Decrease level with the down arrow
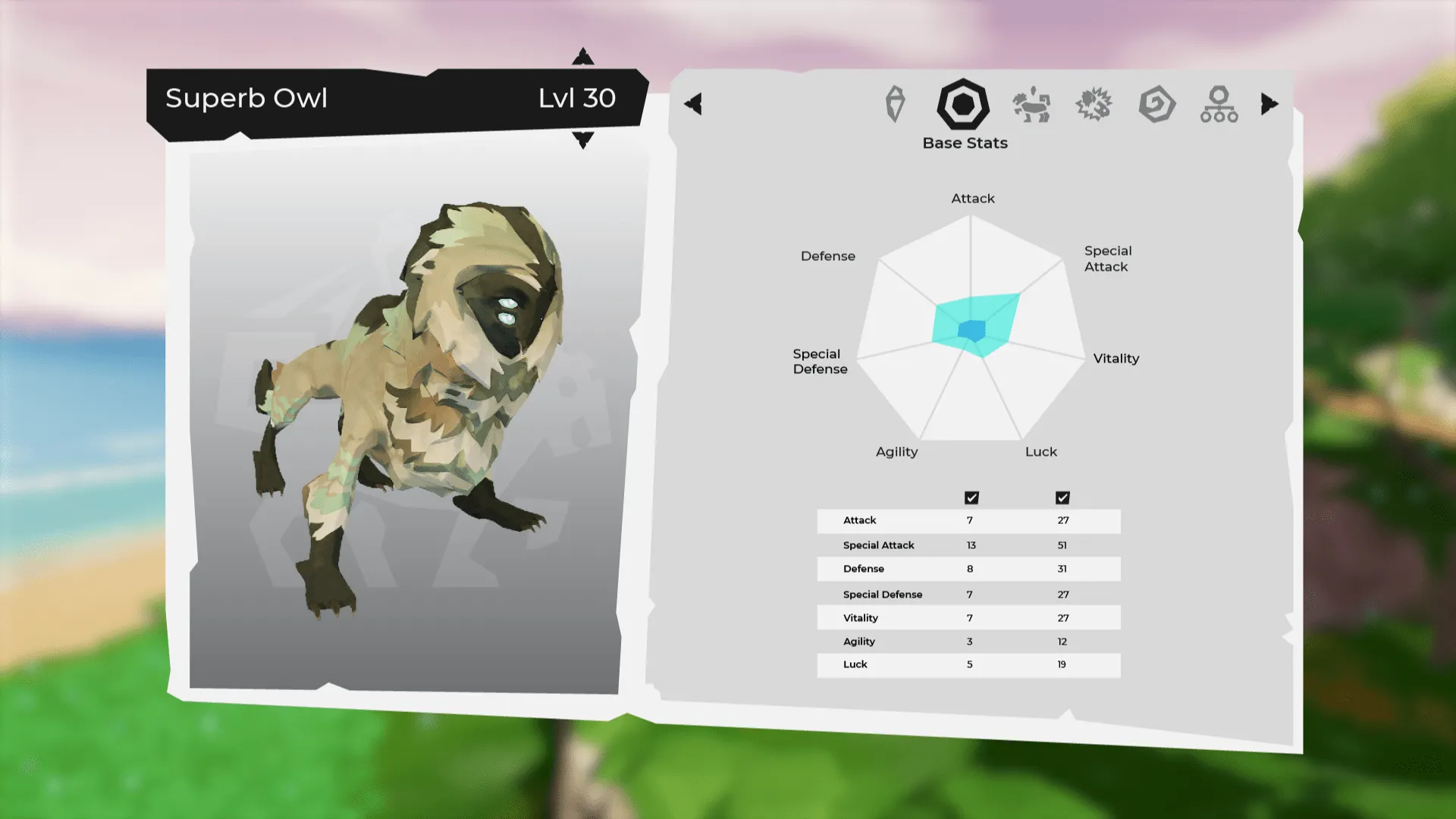This screenshot has width=1456, height=819. coord(582,140)
